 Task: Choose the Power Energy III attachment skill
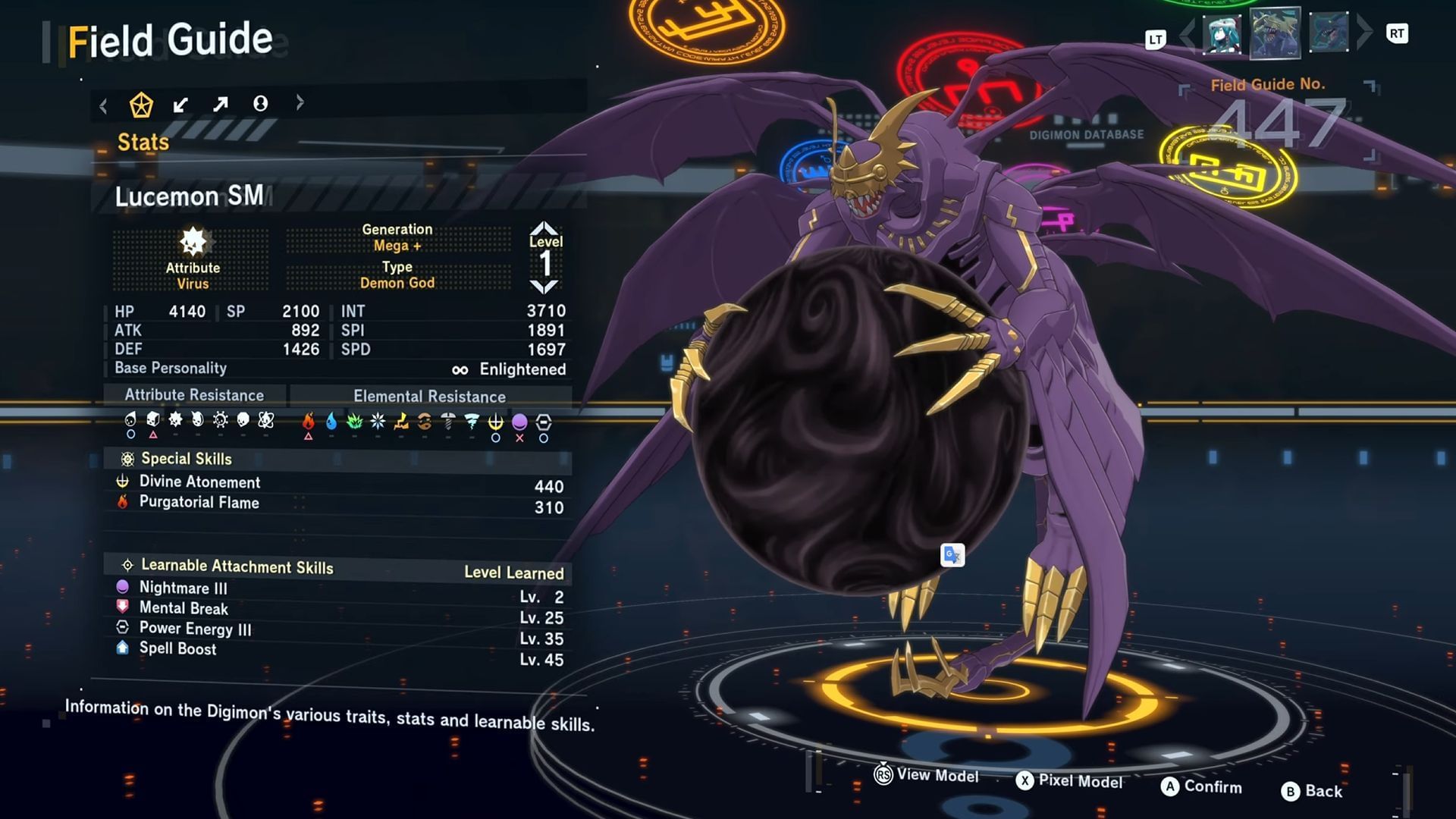[x=195, y=629]
